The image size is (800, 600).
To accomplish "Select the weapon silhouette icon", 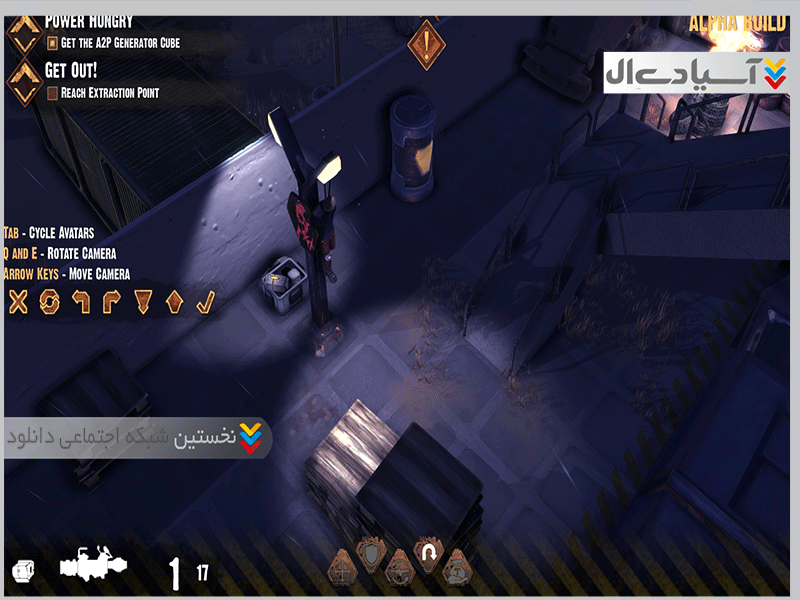I will pos(93,566).
